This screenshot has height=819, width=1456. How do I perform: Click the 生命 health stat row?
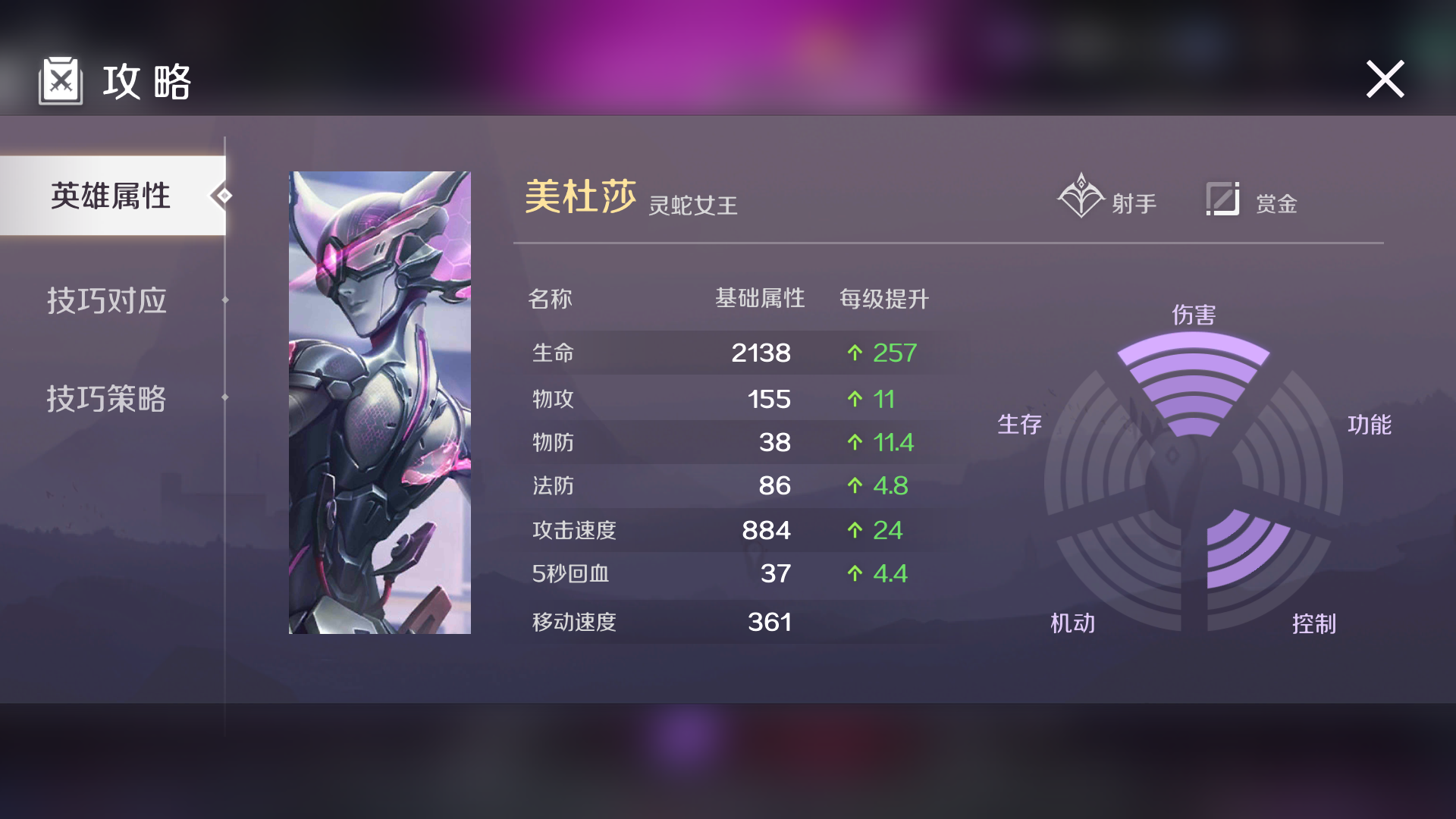tap(551, 352)
